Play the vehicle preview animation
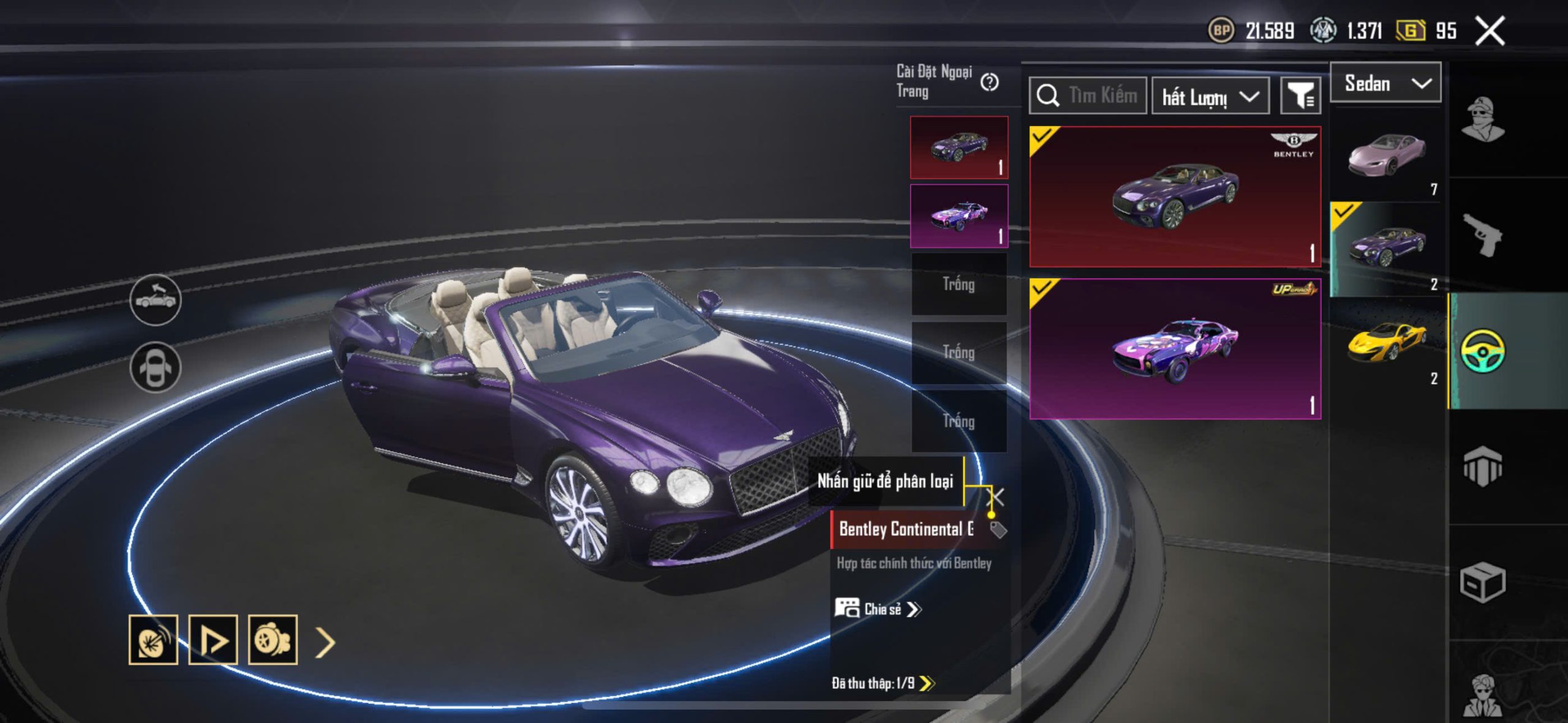This screenshot has width=1568, height=723. (213, 640)
